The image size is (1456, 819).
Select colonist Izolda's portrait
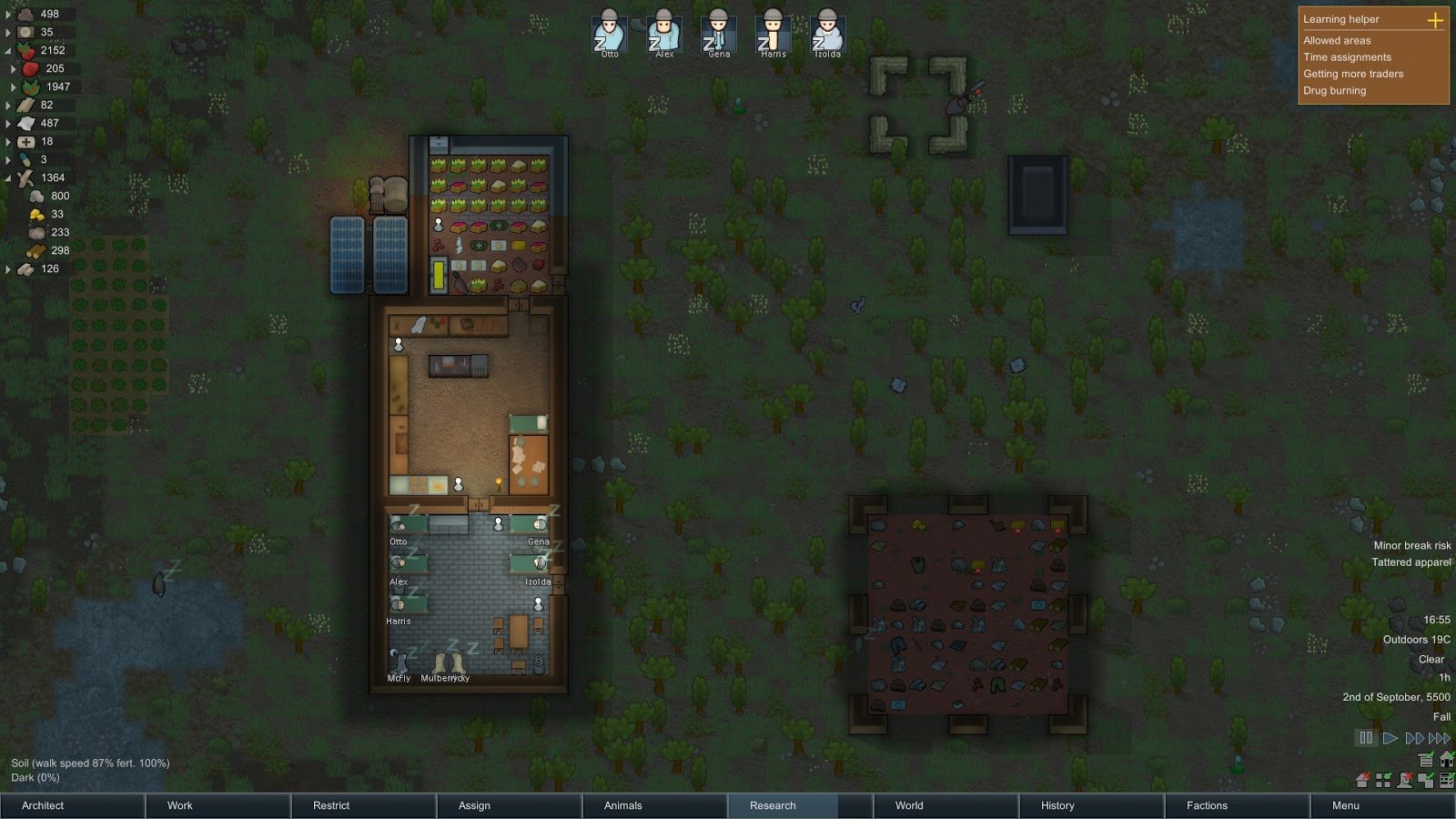pyautogui.click(x=827, y=32)
